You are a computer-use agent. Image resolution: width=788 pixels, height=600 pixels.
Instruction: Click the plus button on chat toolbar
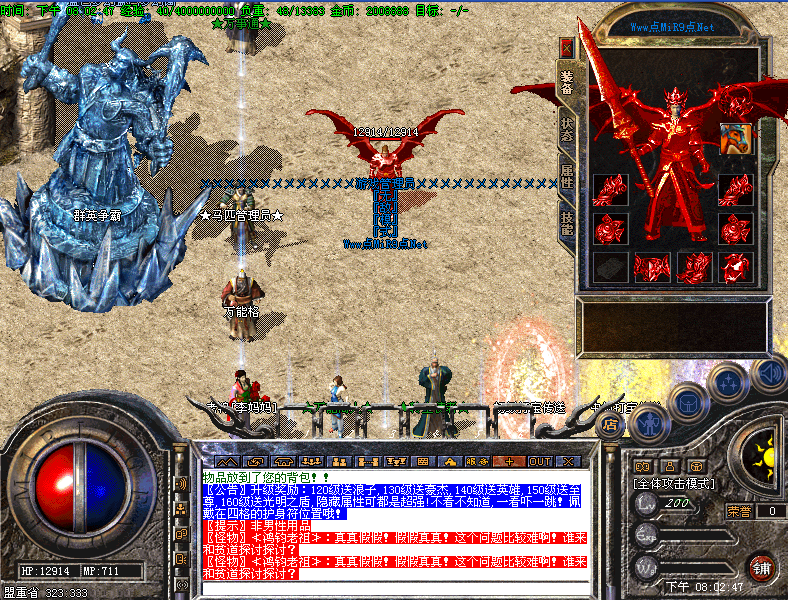[510, 461]
